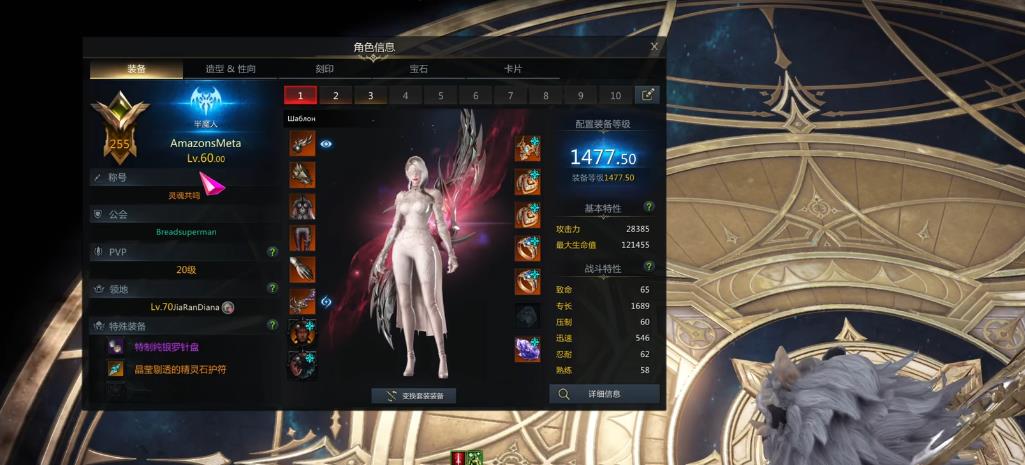The image size is (1025, 465).
Task: Open the 卡片 cards tab
Action: [x=512, y=69]
